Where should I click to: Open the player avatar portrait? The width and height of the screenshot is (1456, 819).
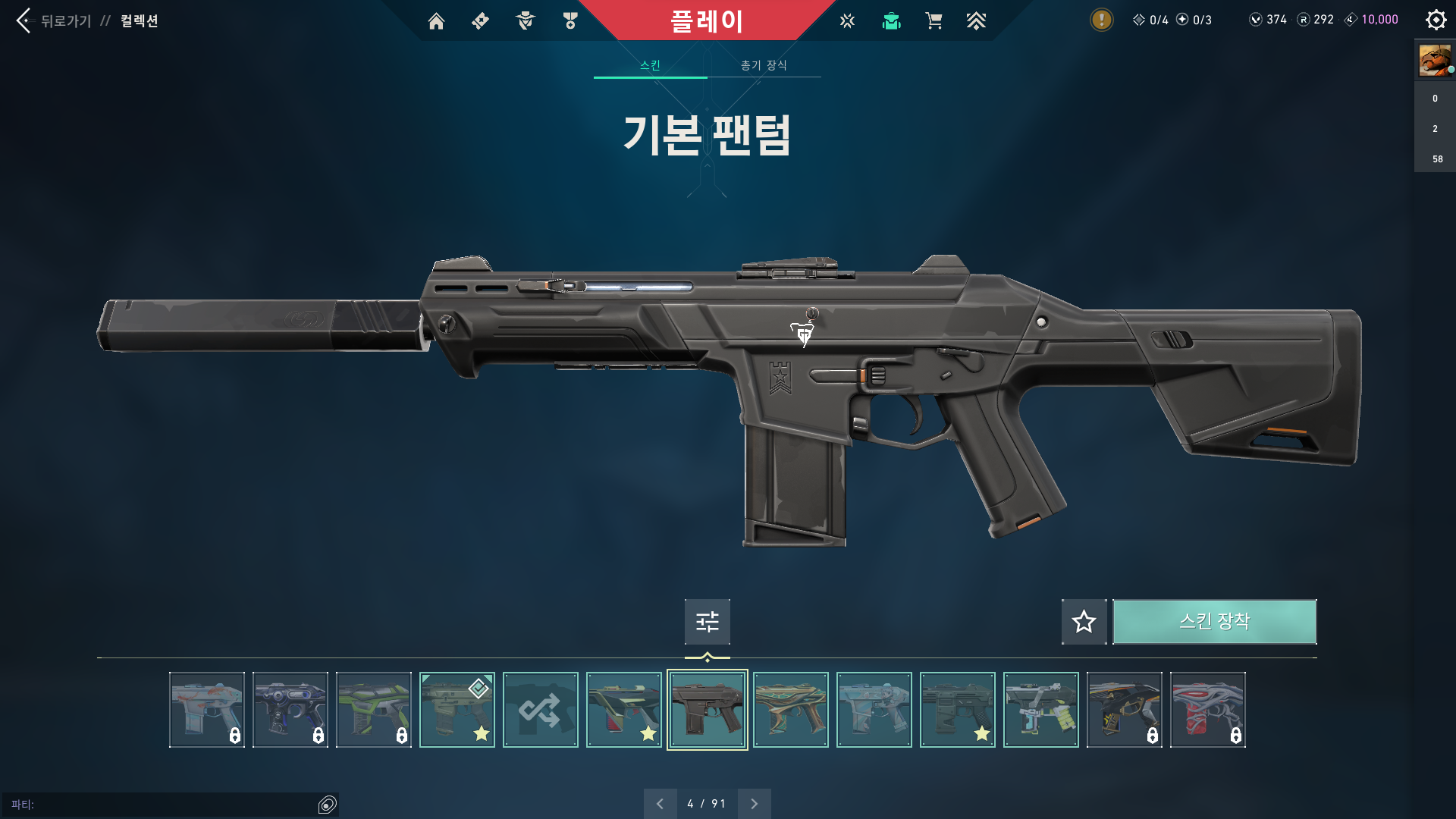click(1435, 60)
